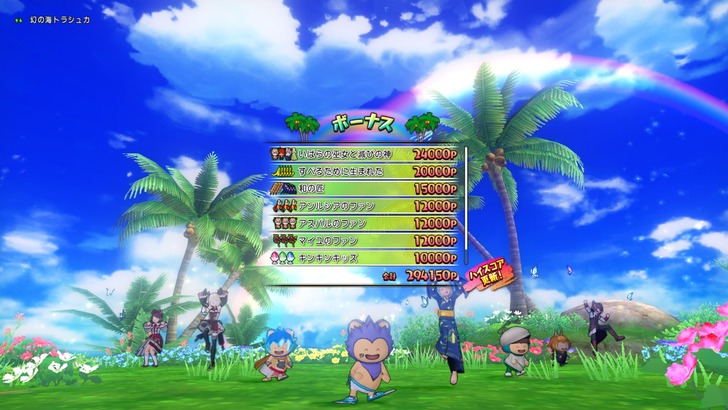This screenshot has height=410, width=728.
Task: Select the いばらの巫女と滅びの神 bonus row
Action: coord(364,155)
